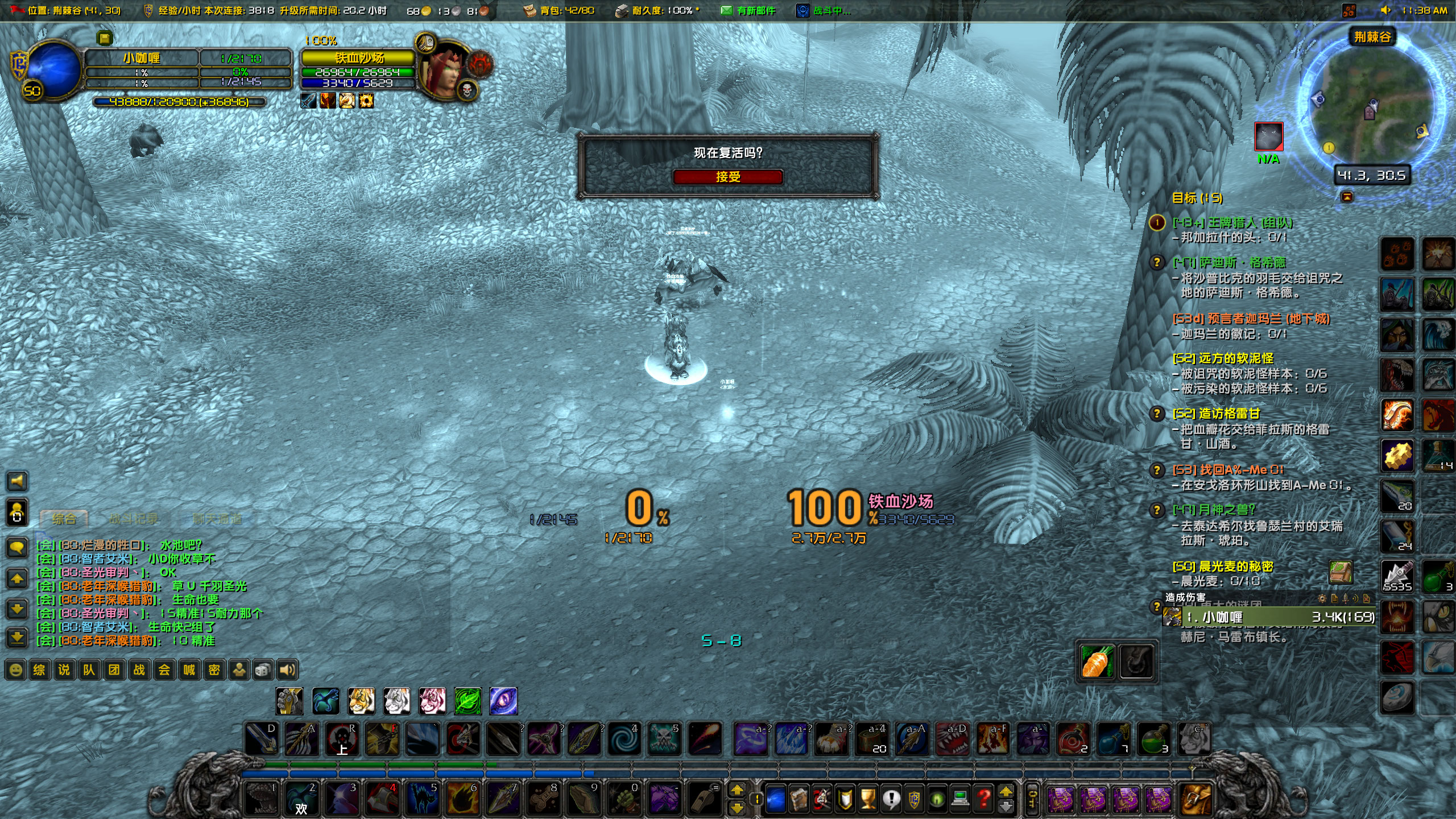Switch to the 战斗记录 chat tab
Screen dimensions: 1456x819
tap(134, 519)
